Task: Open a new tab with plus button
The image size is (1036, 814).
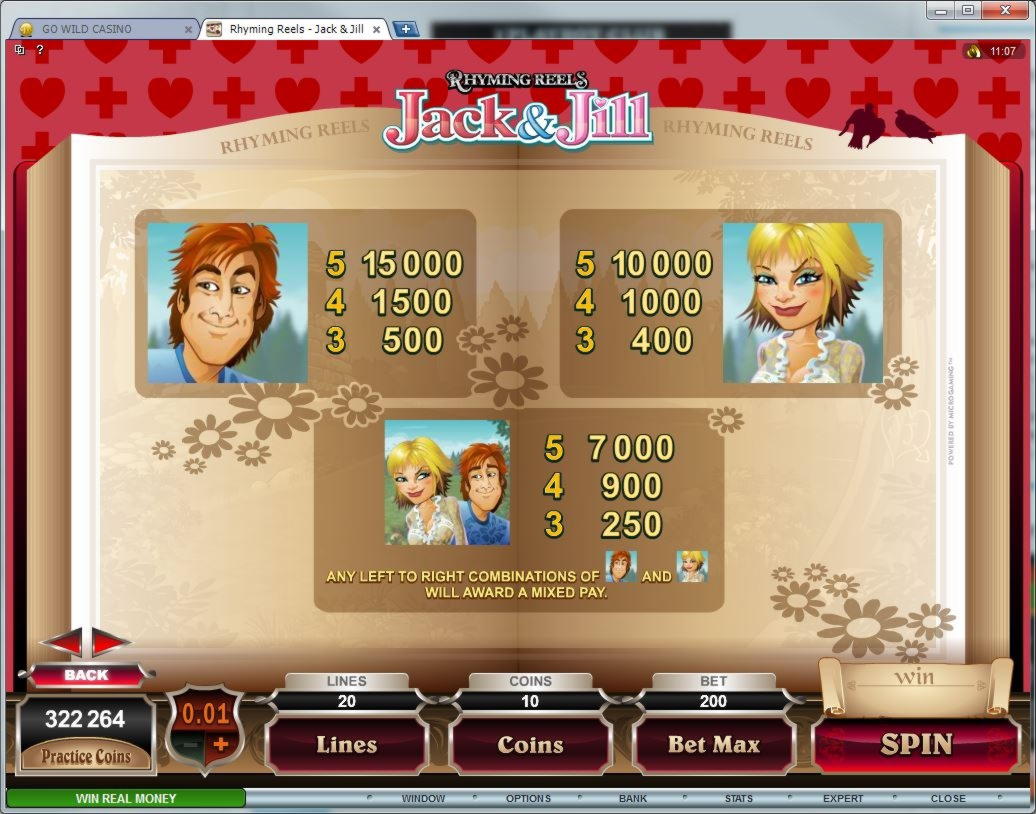Action: [405, 29]
